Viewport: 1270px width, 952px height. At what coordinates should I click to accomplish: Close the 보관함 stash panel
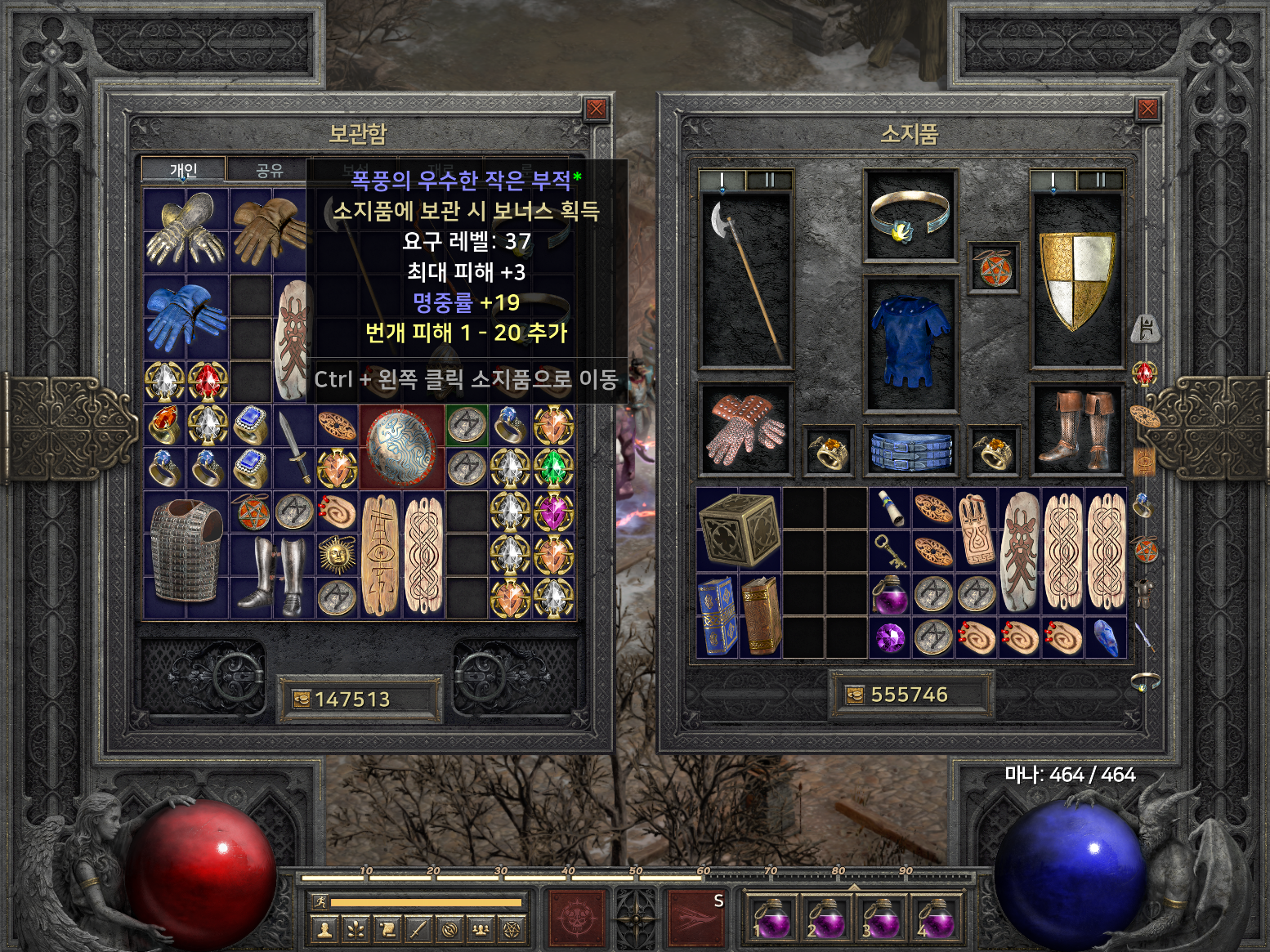point(597,110)
